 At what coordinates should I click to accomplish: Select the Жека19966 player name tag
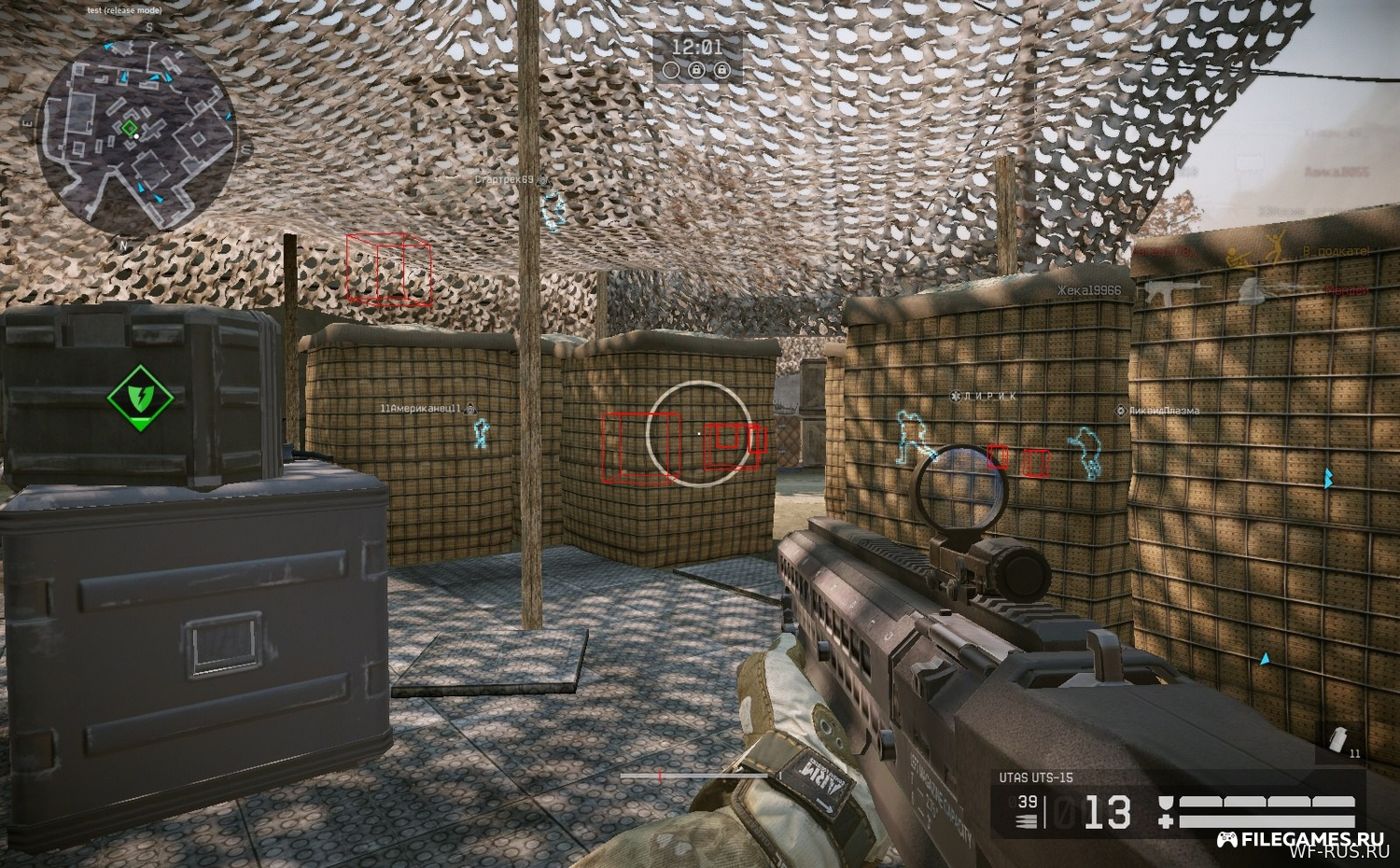point(1089,290)
